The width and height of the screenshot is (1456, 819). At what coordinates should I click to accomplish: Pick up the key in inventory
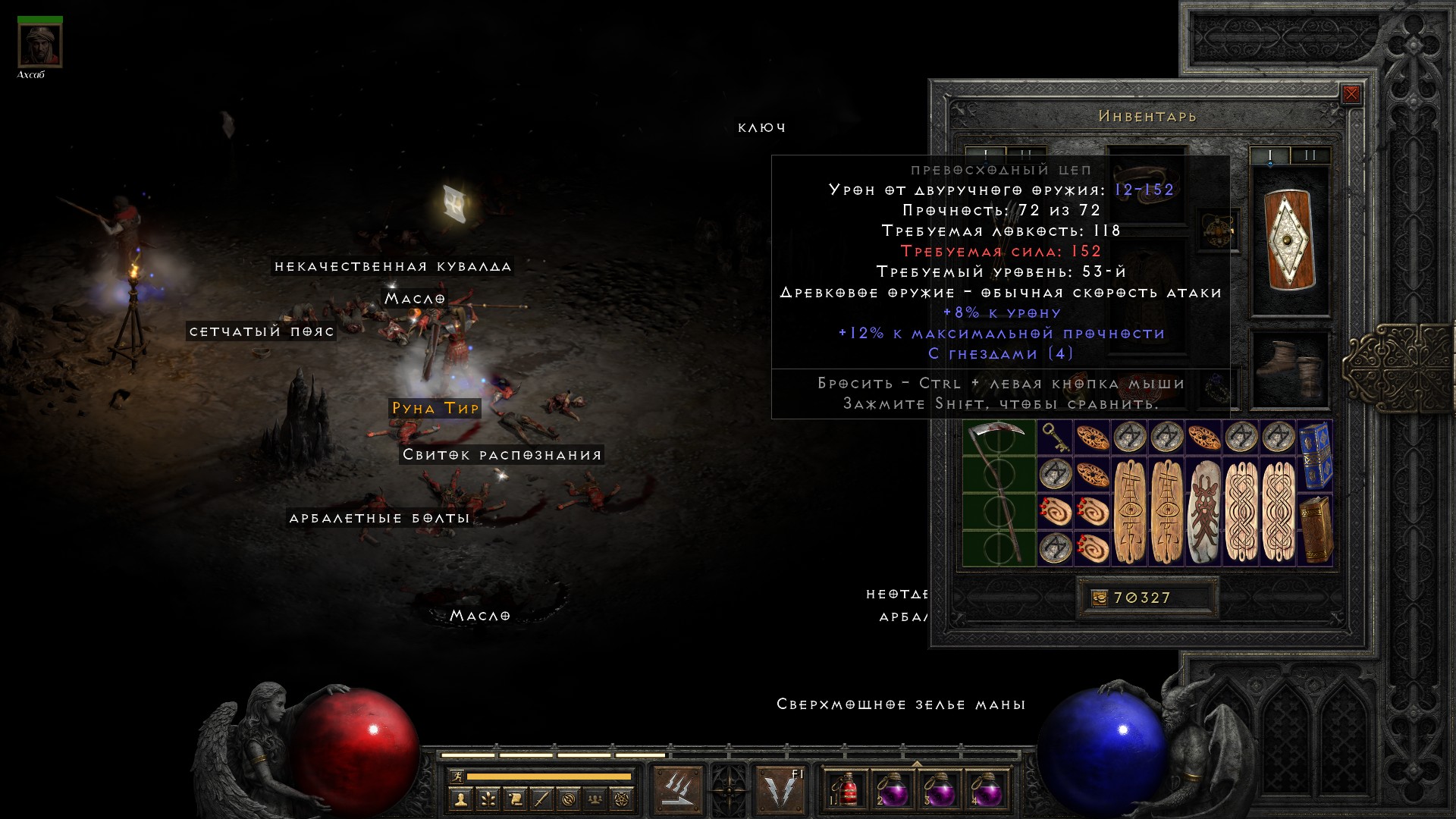click(x=1054, y=438)
